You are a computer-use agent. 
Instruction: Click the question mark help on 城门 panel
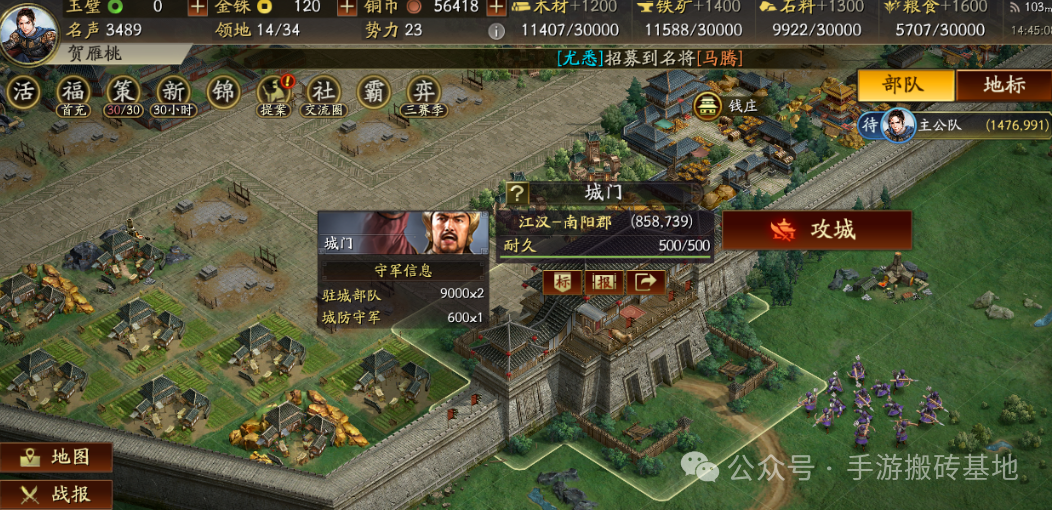517,194
